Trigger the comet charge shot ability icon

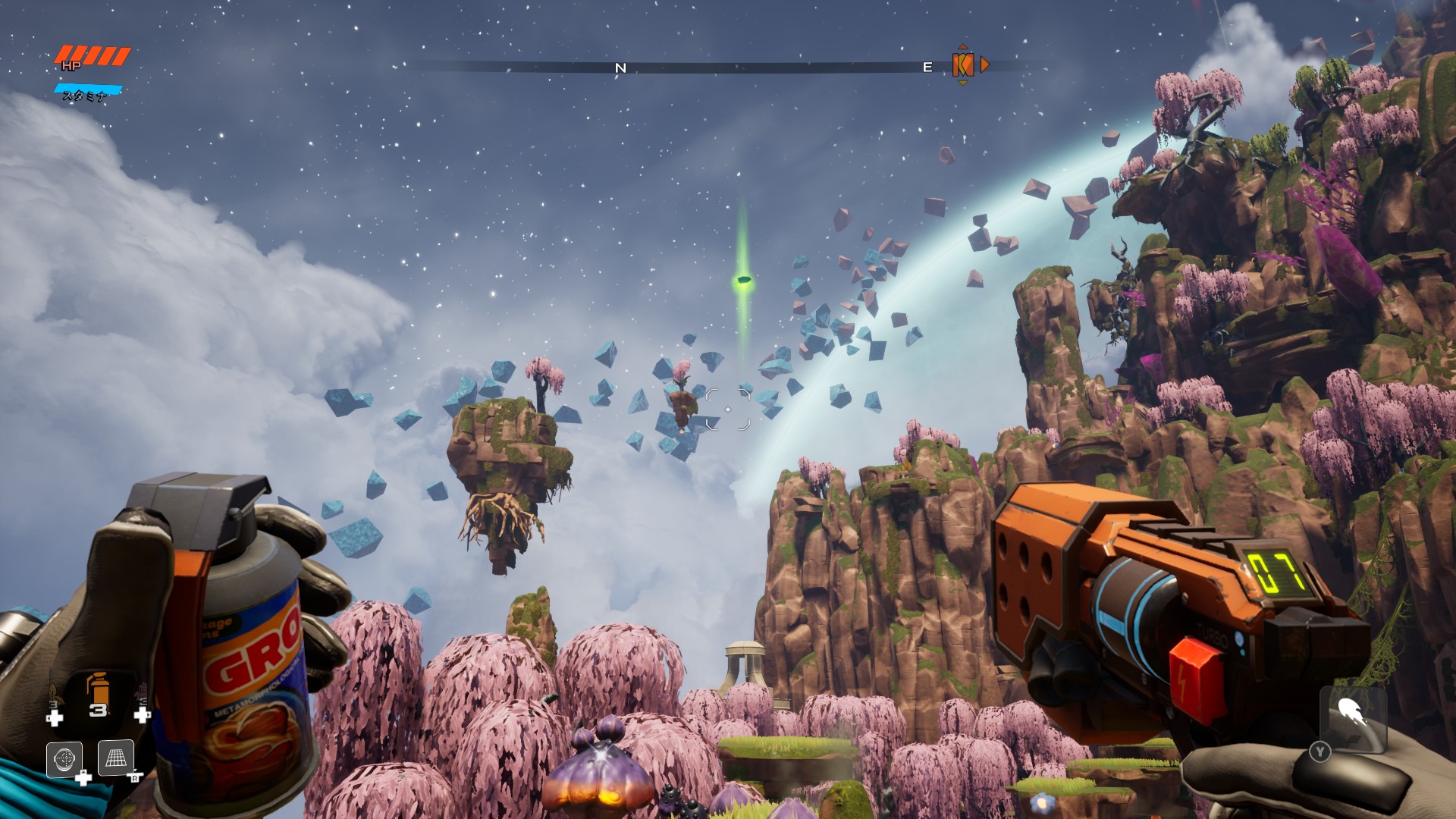(x=1351, y=713)
